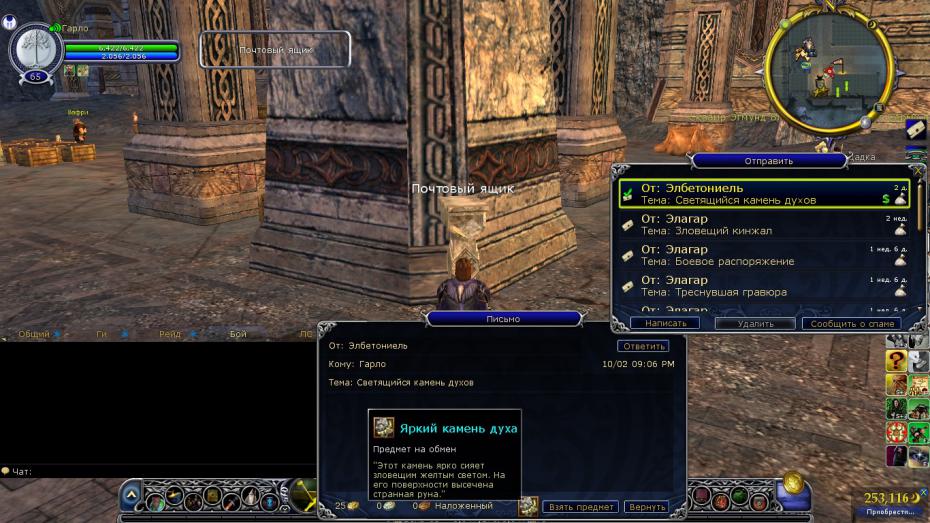The height and width of the screenshot is (523, 930).
Task: Switch to the «Общий» chat tab
Action: point(33,334)
